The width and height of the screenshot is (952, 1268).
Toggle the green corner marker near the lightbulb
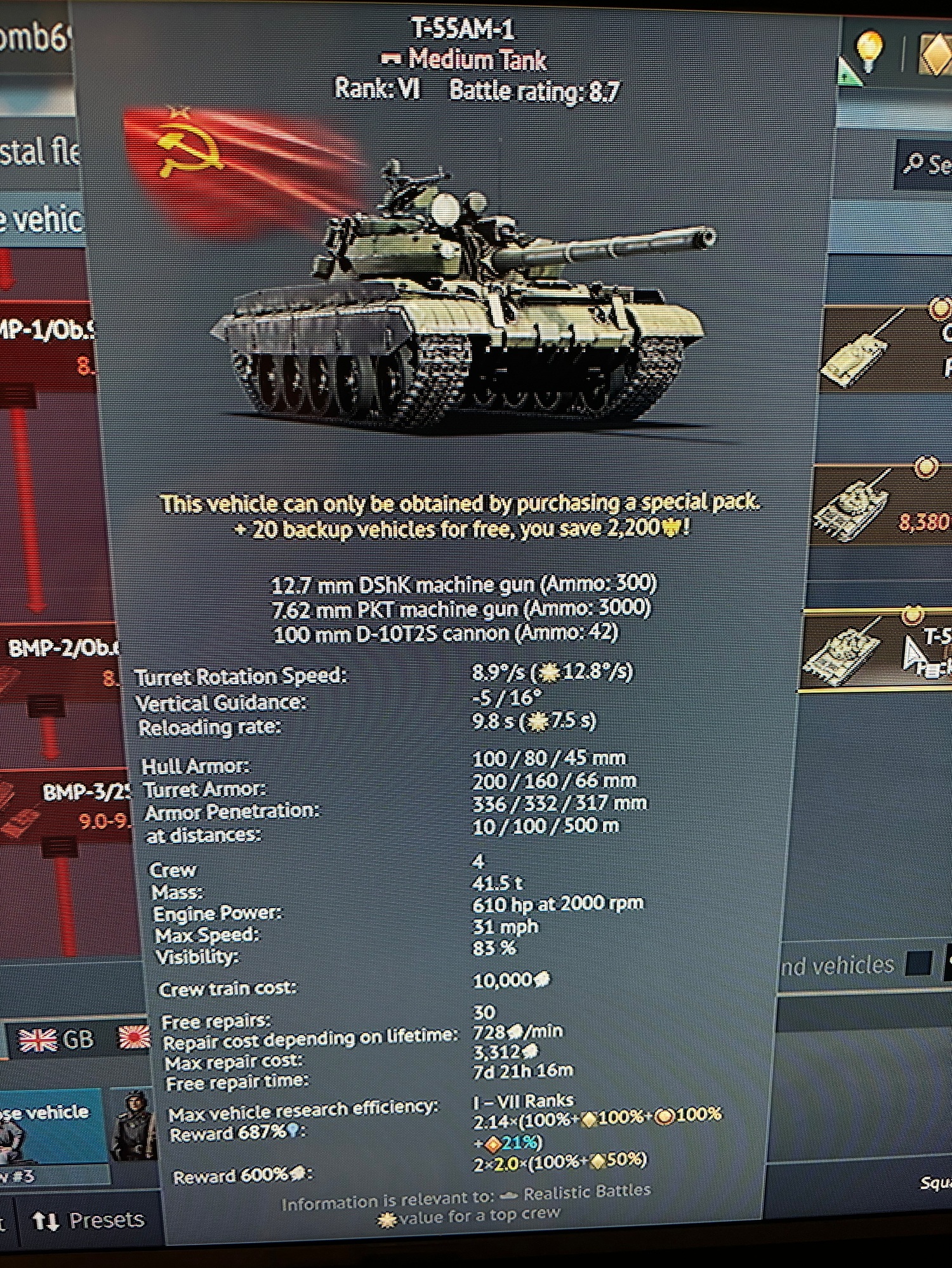(x=849, y=70)
